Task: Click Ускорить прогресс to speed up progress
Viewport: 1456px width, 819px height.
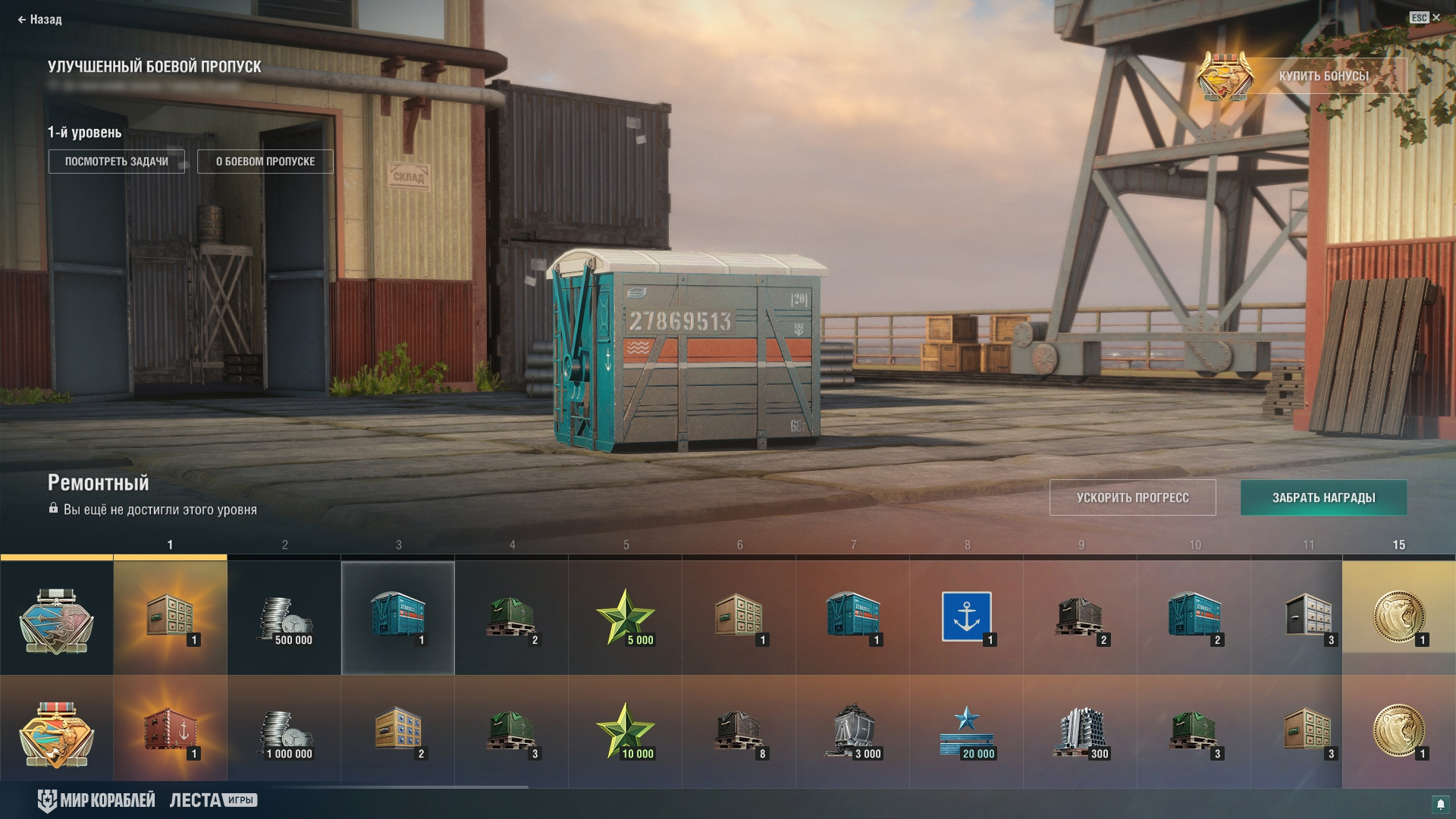Action: click(1132, 497)
